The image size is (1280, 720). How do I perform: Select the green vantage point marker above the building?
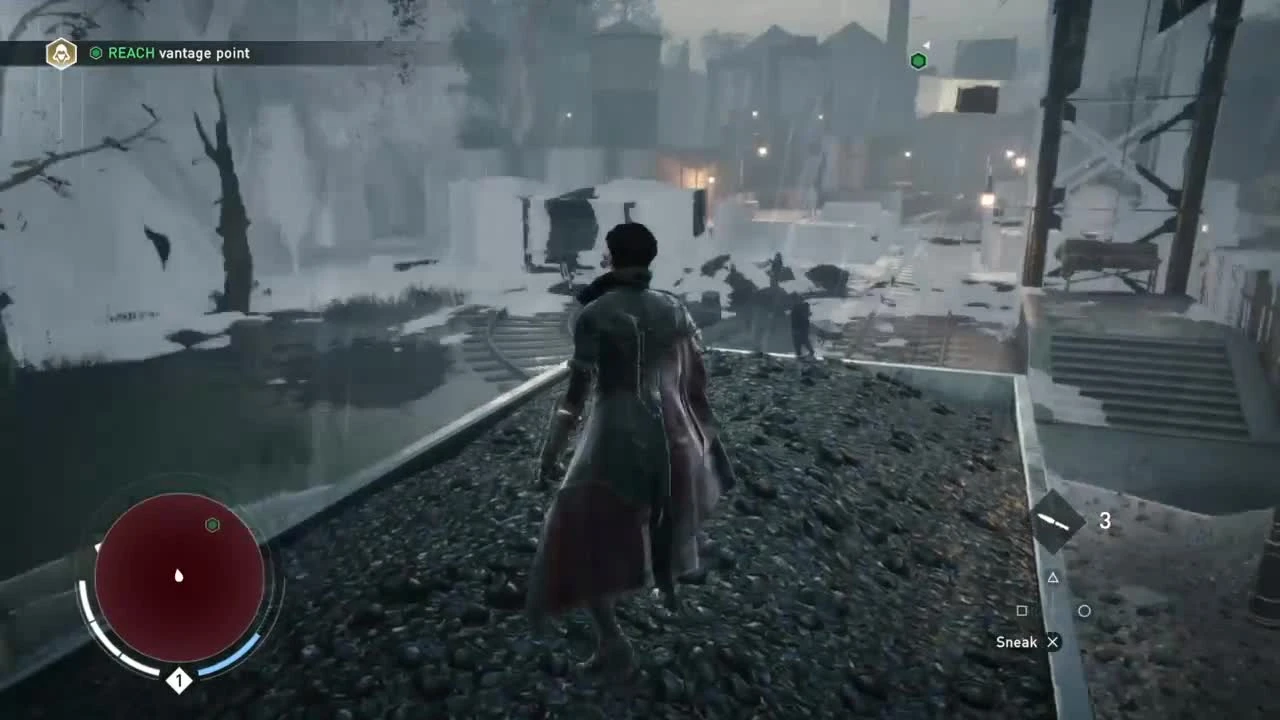tap(918, 60)
